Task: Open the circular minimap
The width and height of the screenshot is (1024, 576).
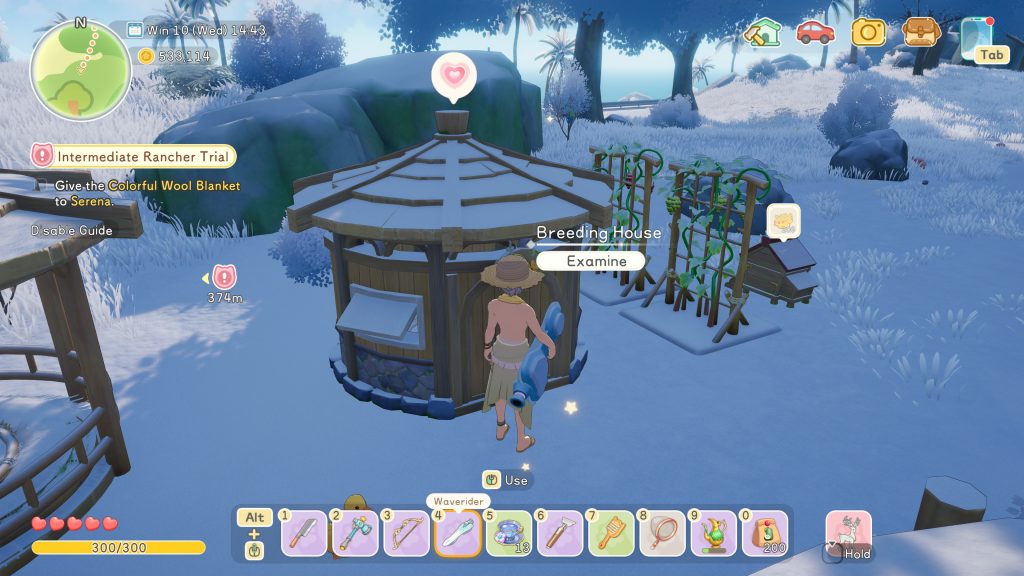Action: [80, 70]
